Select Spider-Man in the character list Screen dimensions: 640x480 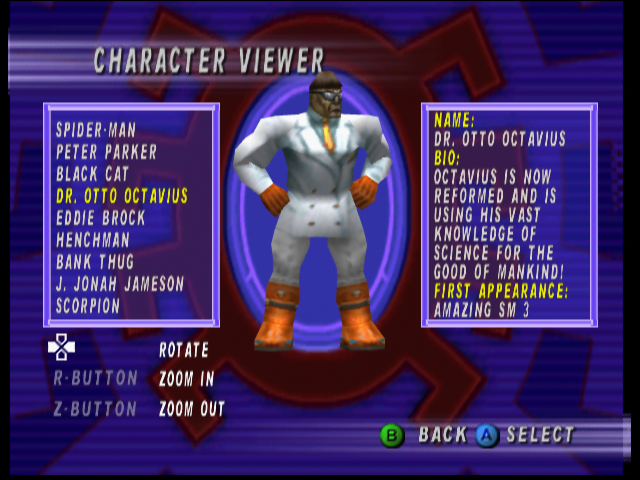pos(96,130)
